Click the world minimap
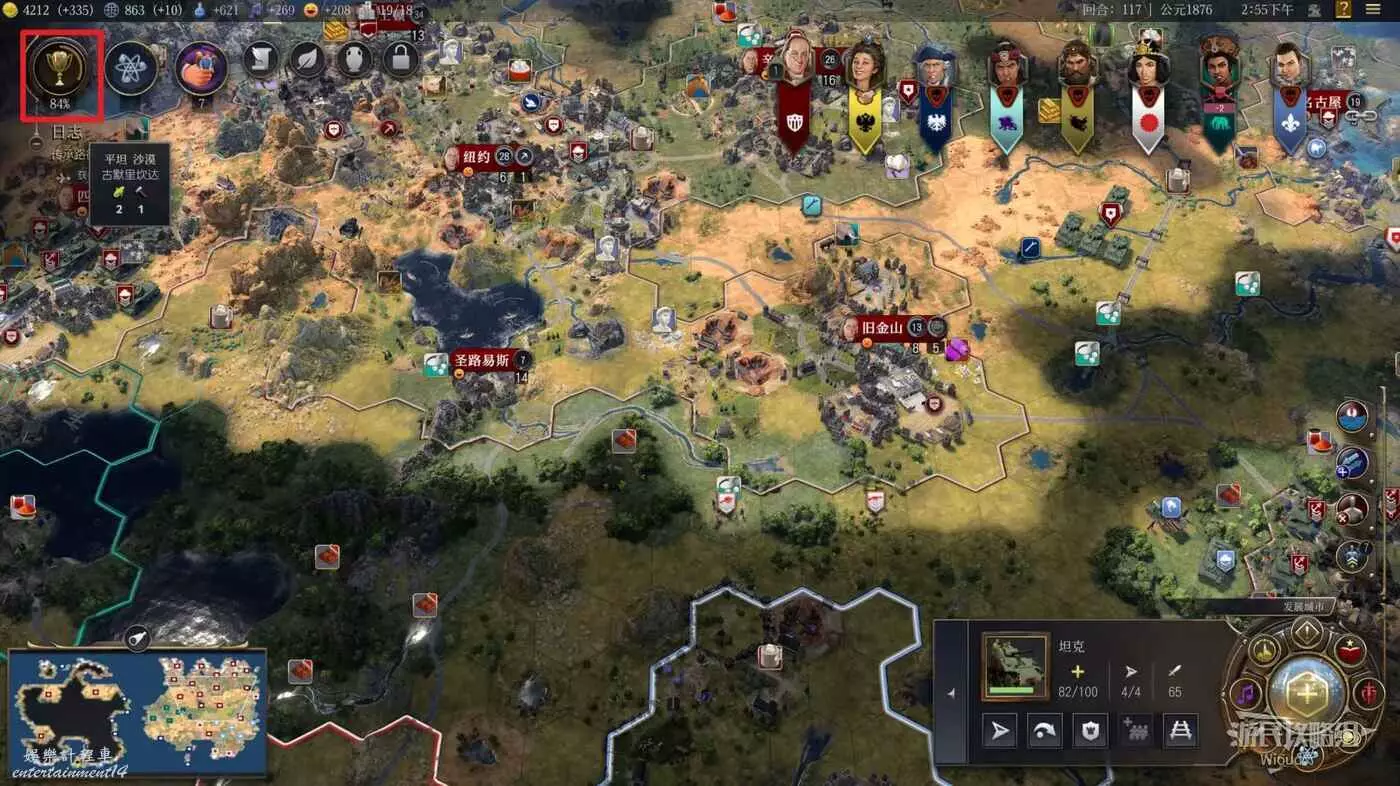This screenshot has width=1400, height=786. pyautogui.click(x=137, y=712)
